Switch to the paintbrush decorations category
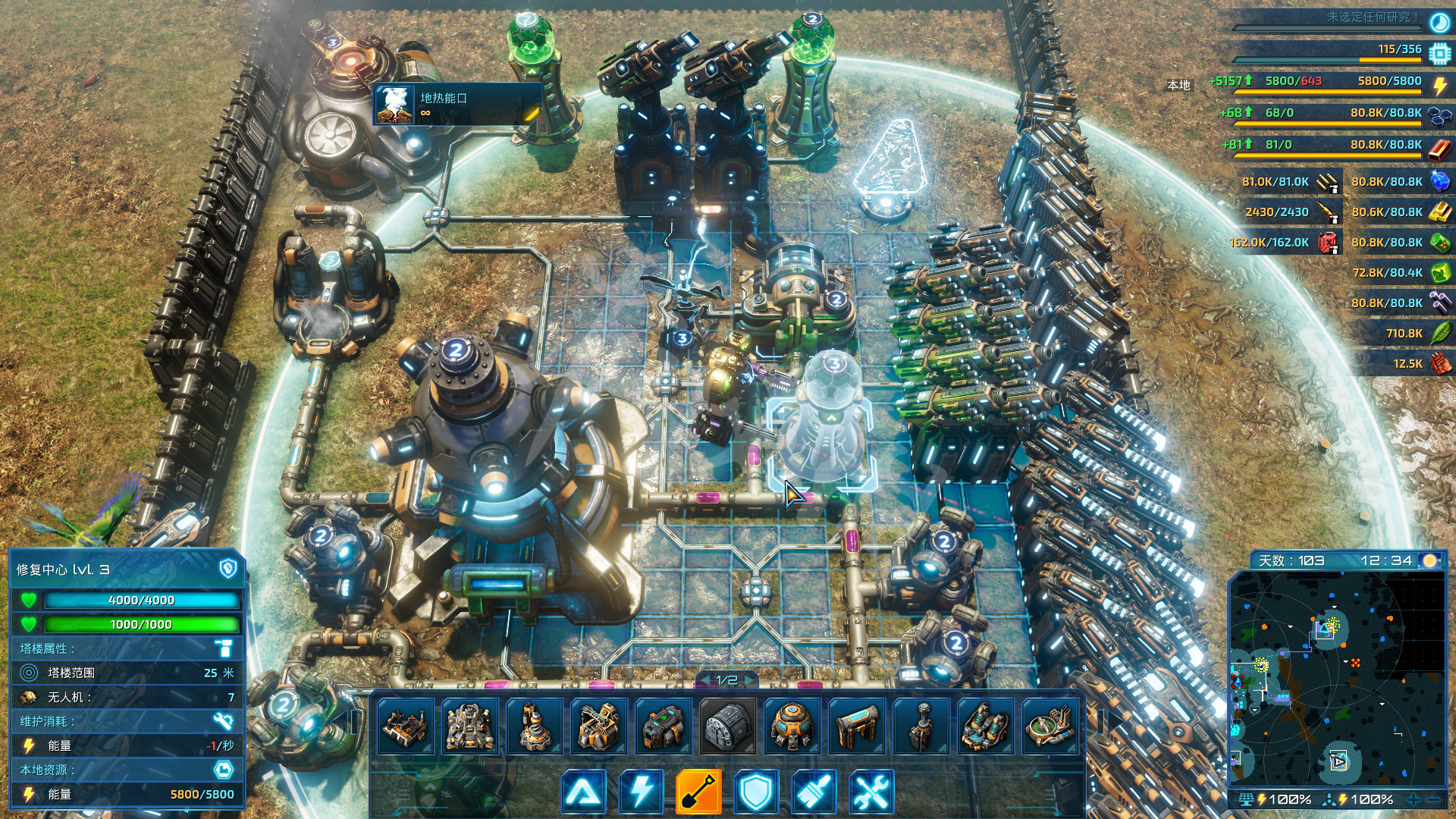The width and height of the screenshot is (1456, 819). 814,792
